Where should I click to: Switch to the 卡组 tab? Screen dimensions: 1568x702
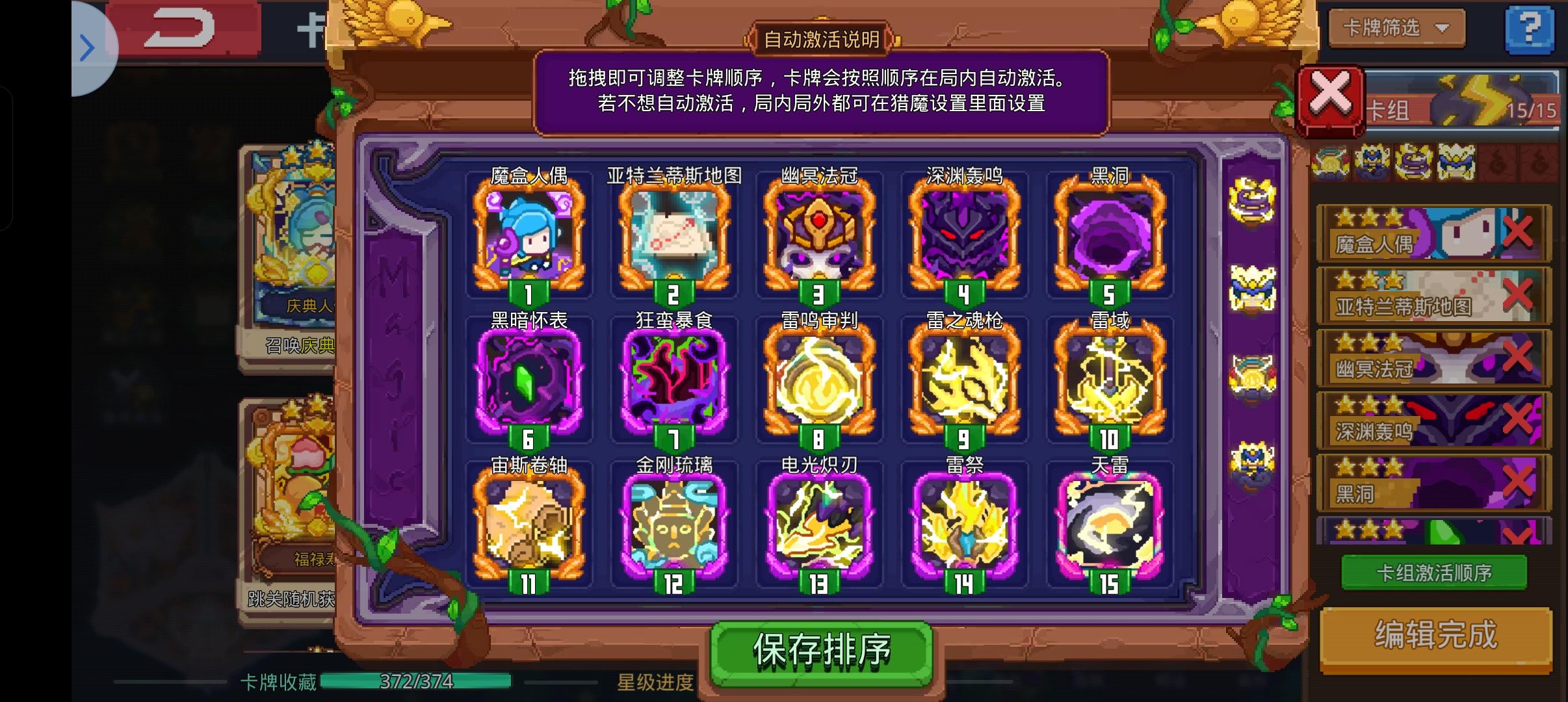coord(1391,109)
